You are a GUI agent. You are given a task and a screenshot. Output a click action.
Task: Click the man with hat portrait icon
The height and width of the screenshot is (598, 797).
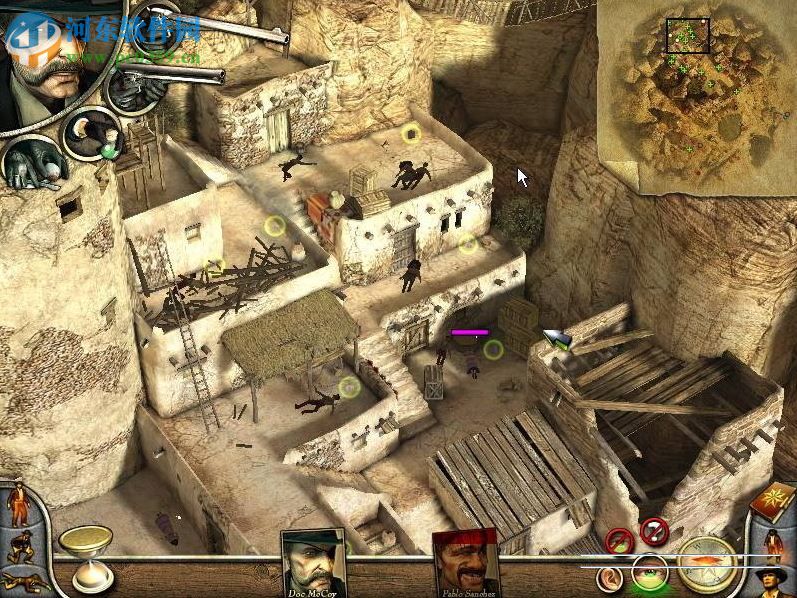point(772,578)
